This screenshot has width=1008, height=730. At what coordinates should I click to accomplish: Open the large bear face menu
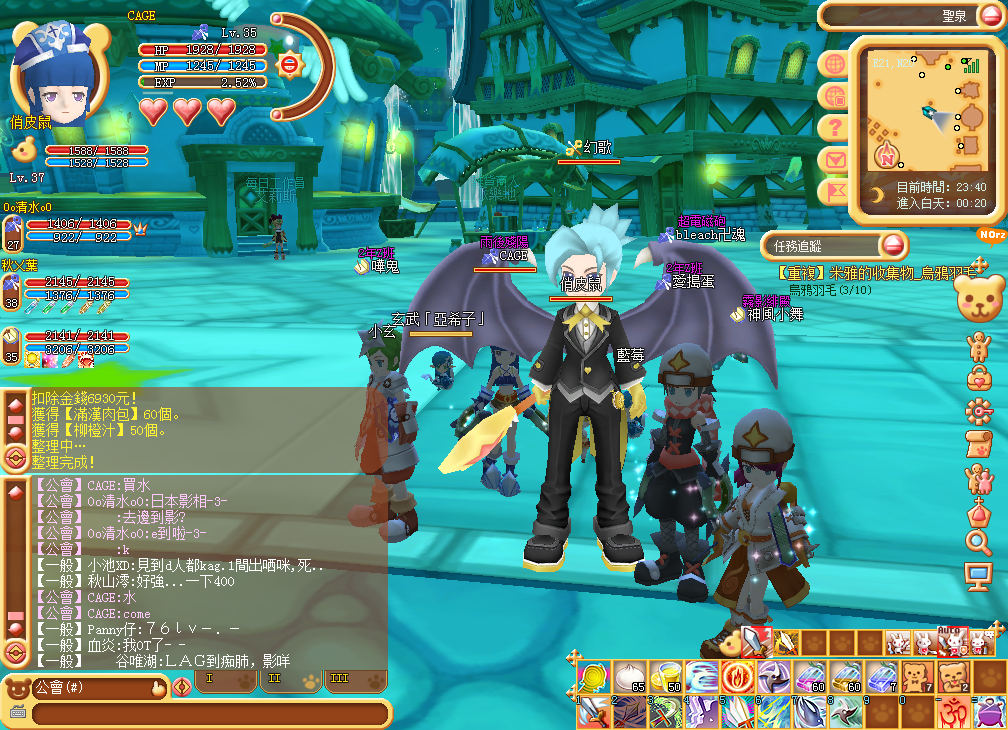pyautogui.click(x=980, y=299)
